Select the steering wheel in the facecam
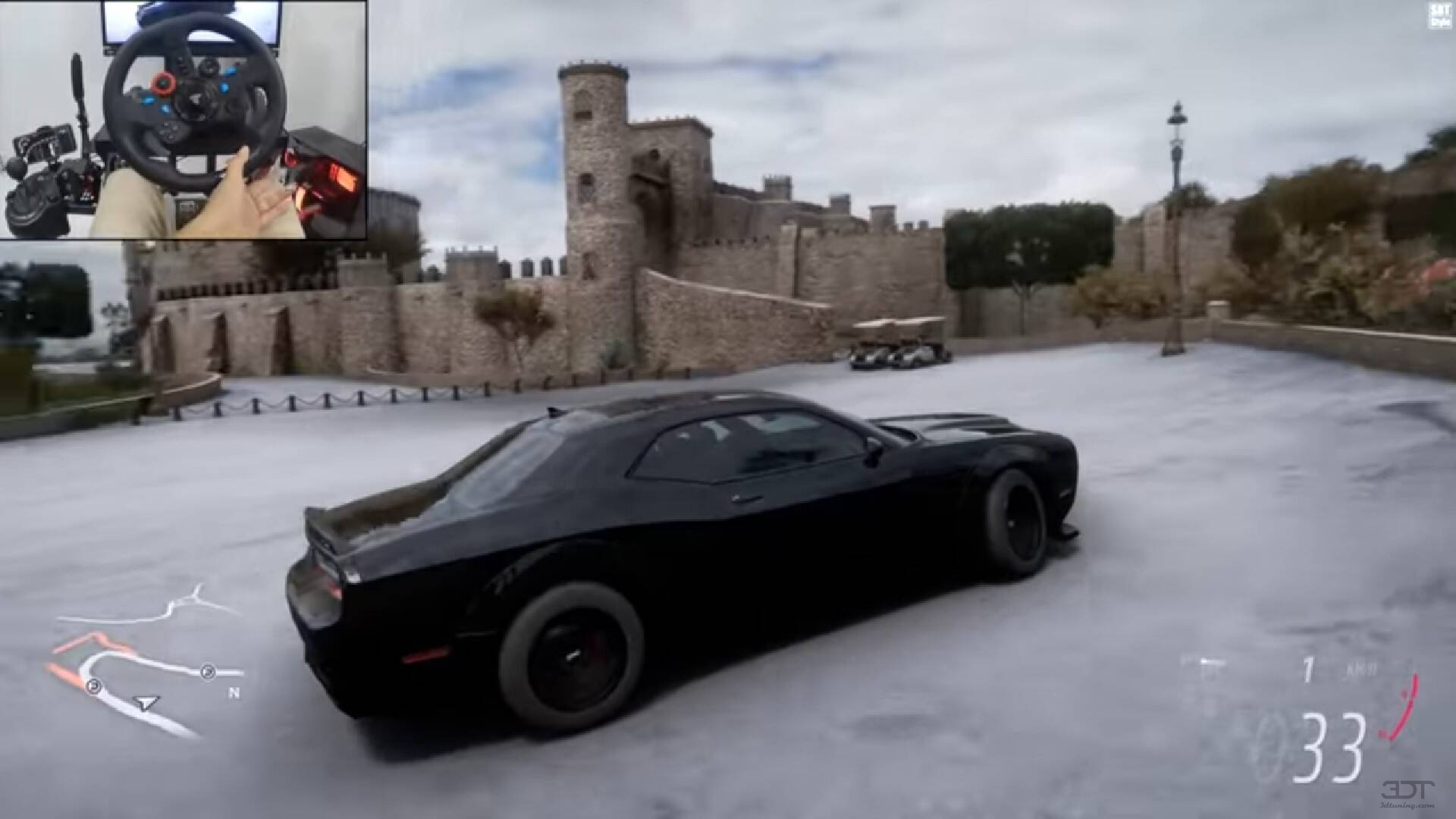The width and height of the screenshot is (1456, 819). point(196,95)
